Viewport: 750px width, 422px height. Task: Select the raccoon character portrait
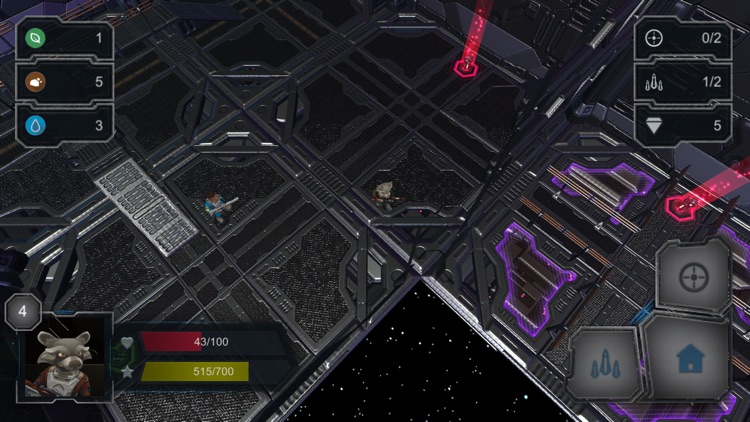coord(65,358)
